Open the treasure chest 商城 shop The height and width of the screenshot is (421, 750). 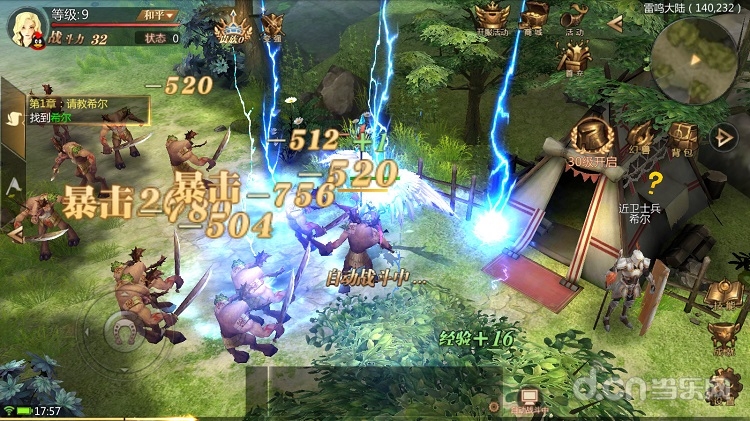536,17
